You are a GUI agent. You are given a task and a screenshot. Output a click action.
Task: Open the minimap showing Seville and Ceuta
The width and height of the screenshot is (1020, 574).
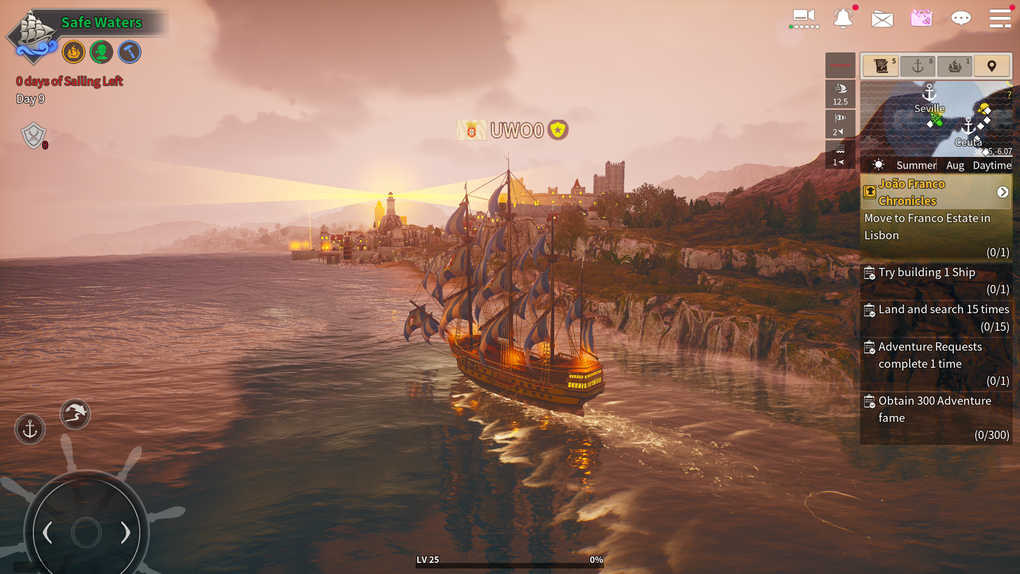coord(936,118)
